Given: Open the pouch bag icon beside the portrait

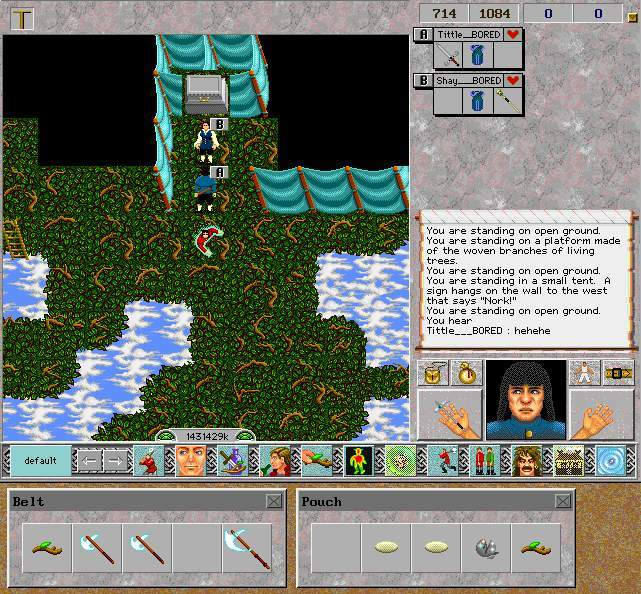Looking at the screenshot, I should 433,374.
